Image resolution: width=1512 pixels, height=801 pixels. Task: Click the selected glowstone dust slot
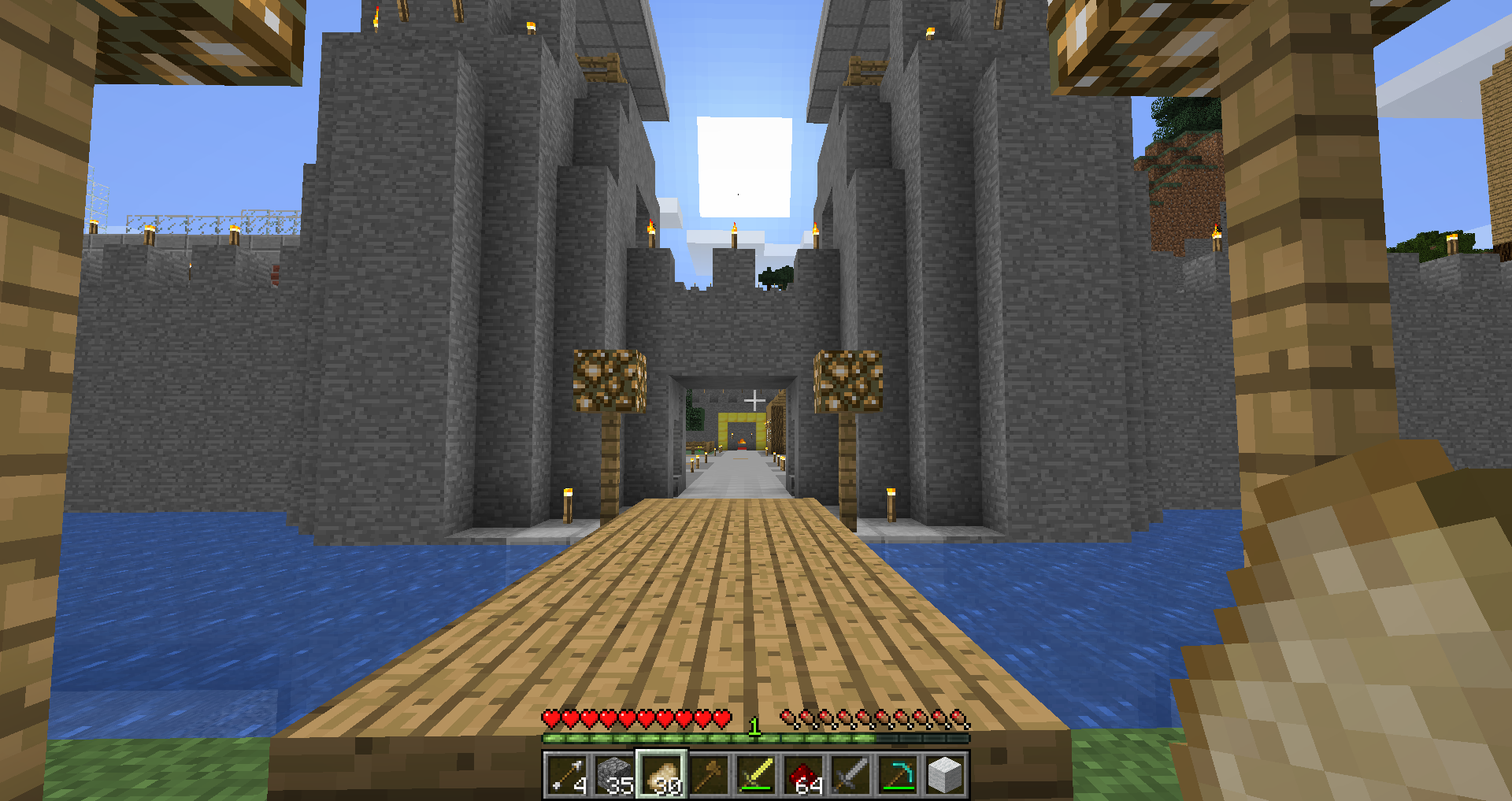pos(661,775)
